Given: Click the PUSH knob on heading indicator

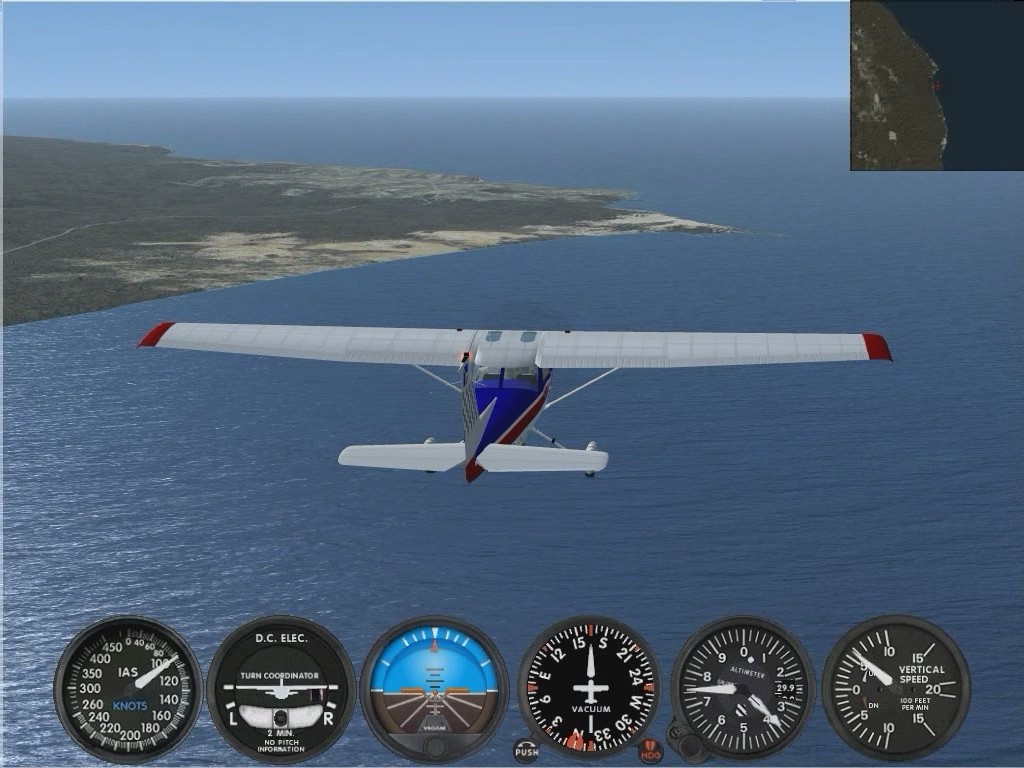Looking at the screenshot, I should coord(525,750).
